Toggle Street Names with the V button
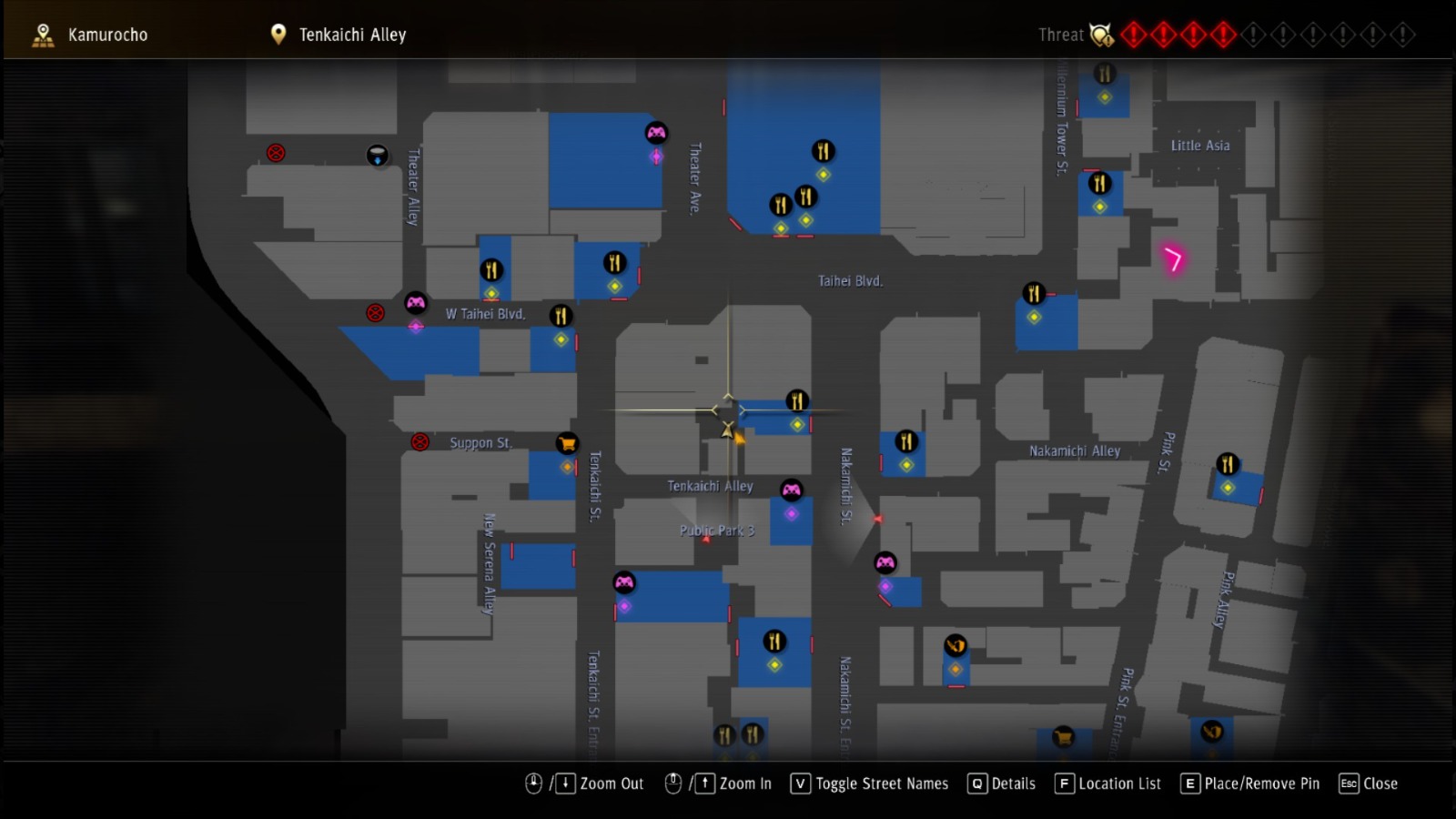Image resolution: width=1456 pixels, height=819 pixels. pos(799,784)
